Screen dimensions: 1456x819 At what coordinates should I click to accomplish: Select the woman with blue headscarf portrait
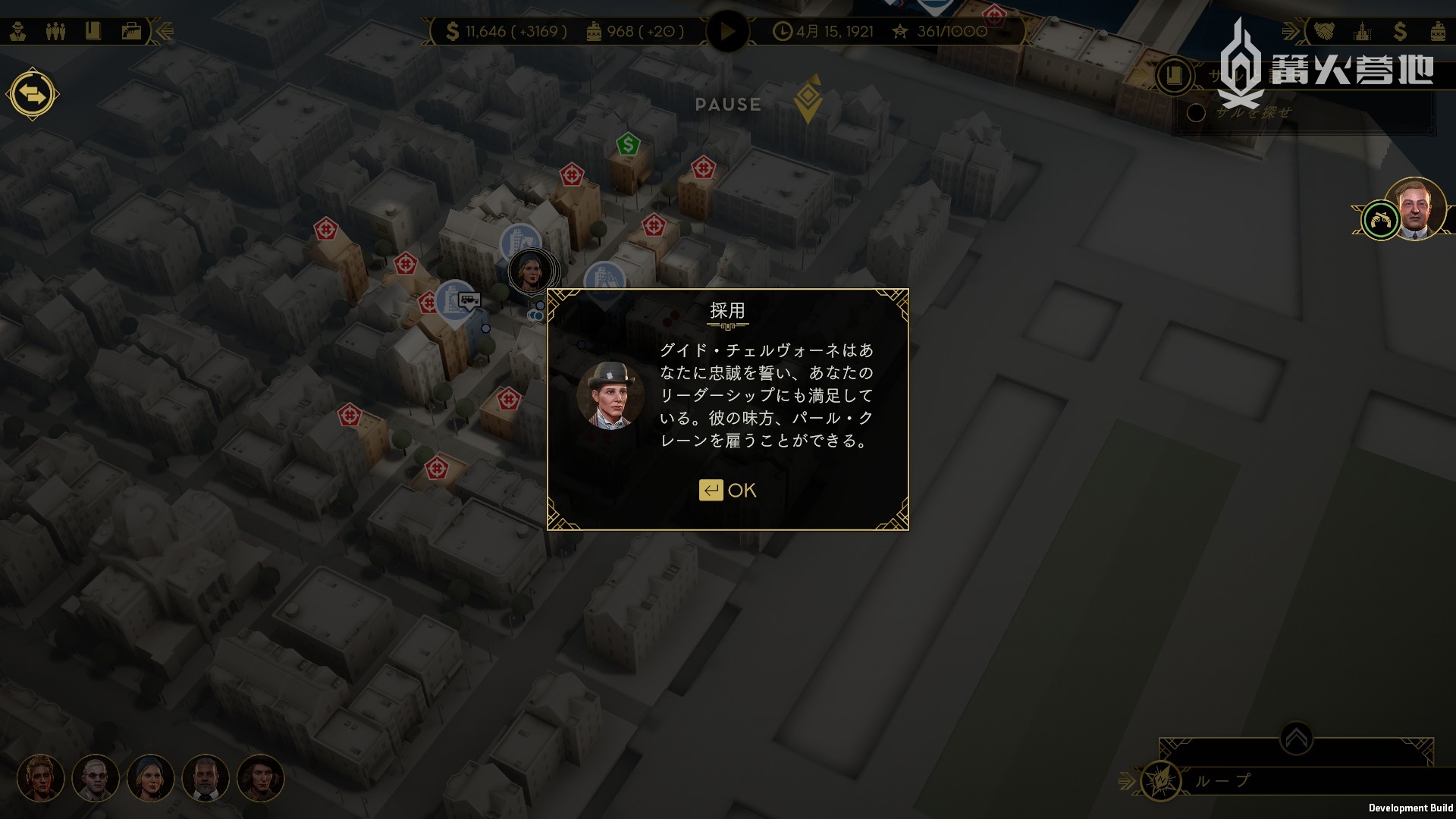[x=151, y=778]
